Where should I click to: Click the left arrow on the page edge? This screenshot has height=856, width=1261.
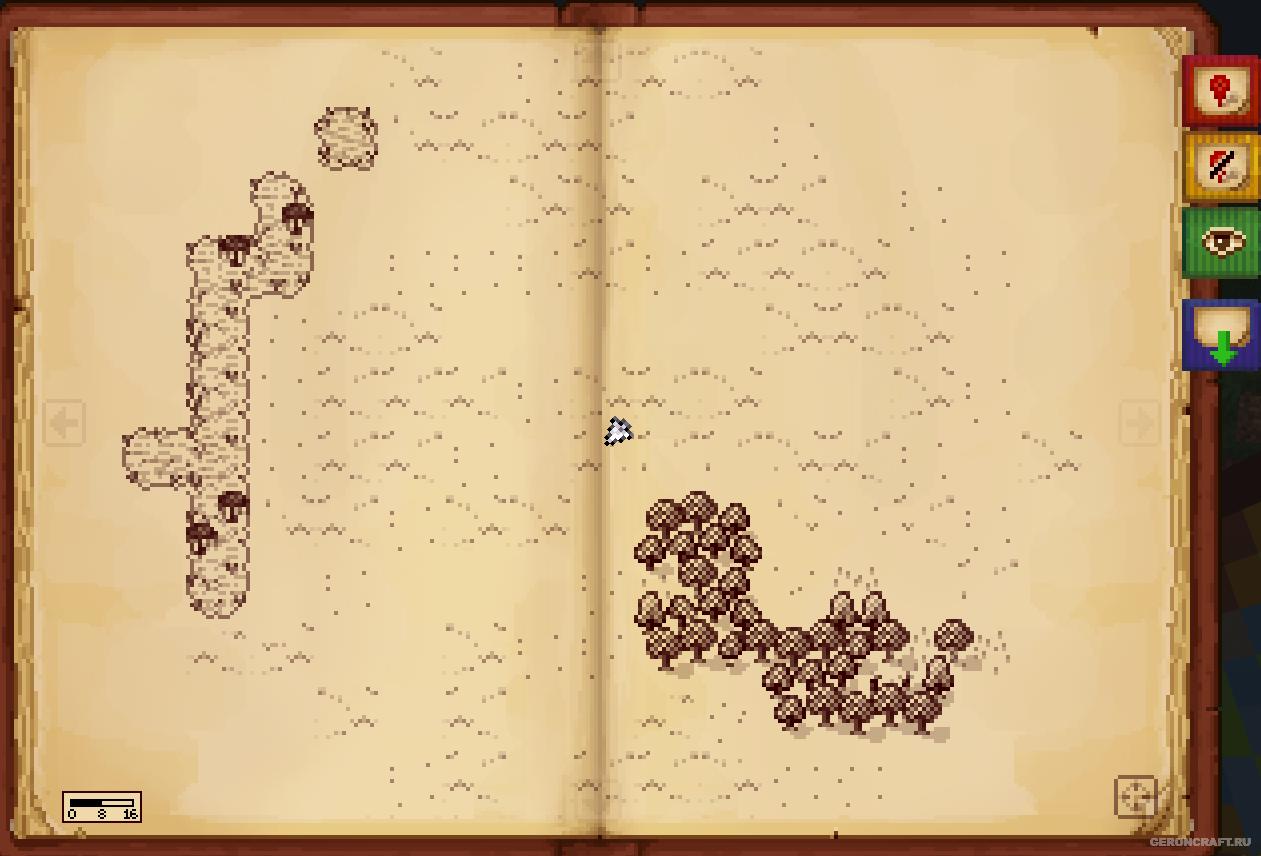click(x=64, y=423)
